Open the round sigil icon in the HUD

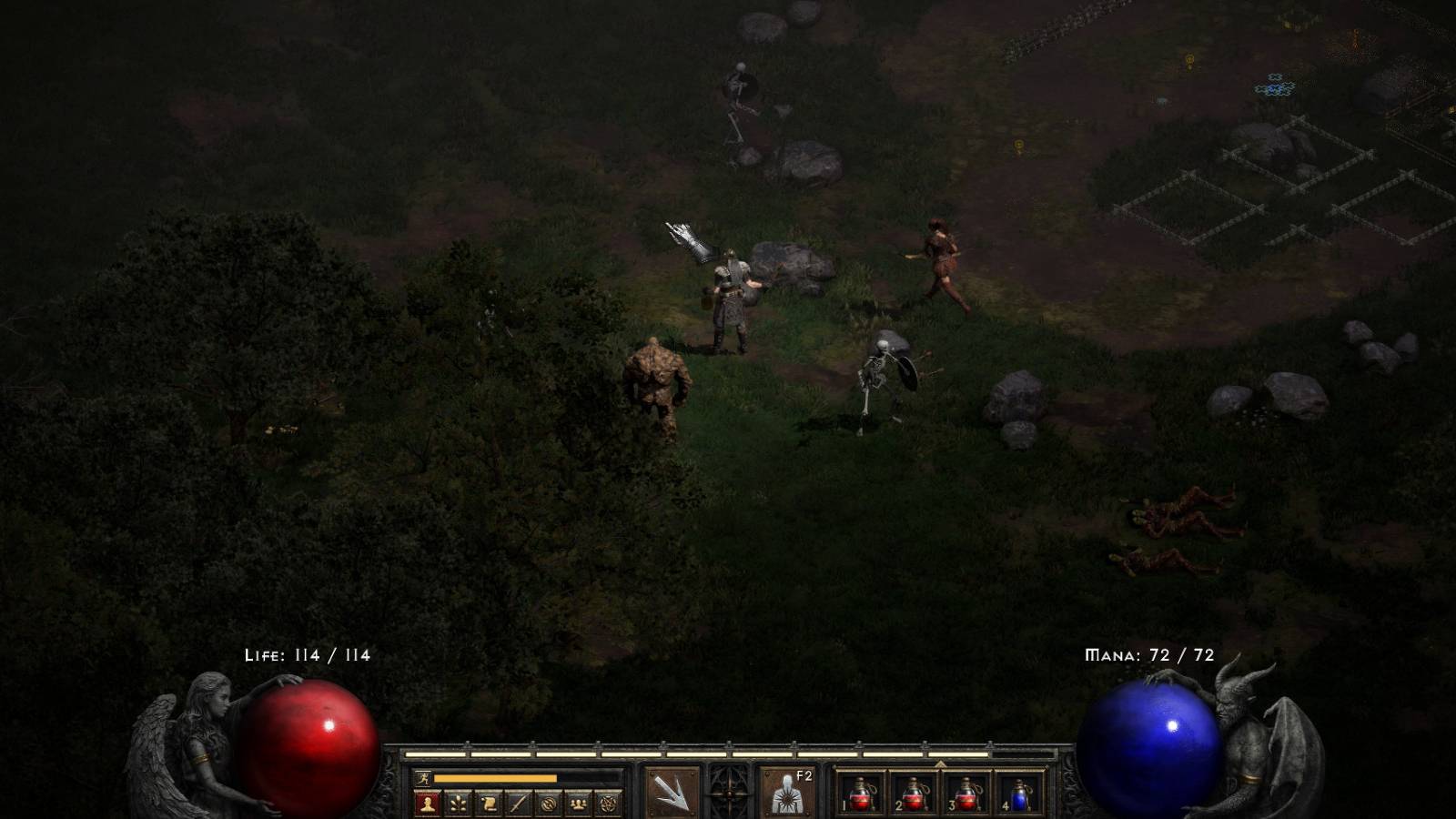click(549, 802)
